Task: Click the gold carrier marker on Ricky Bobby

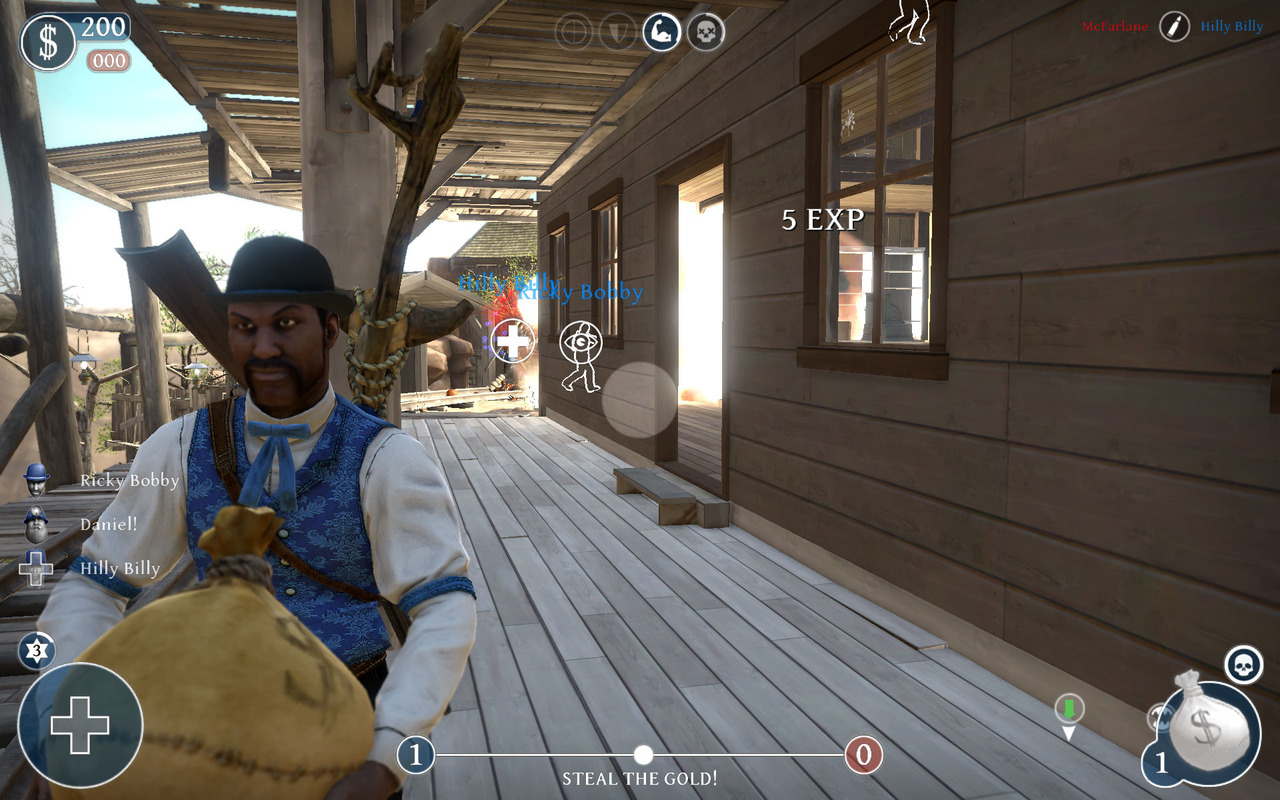Action: 581,345
